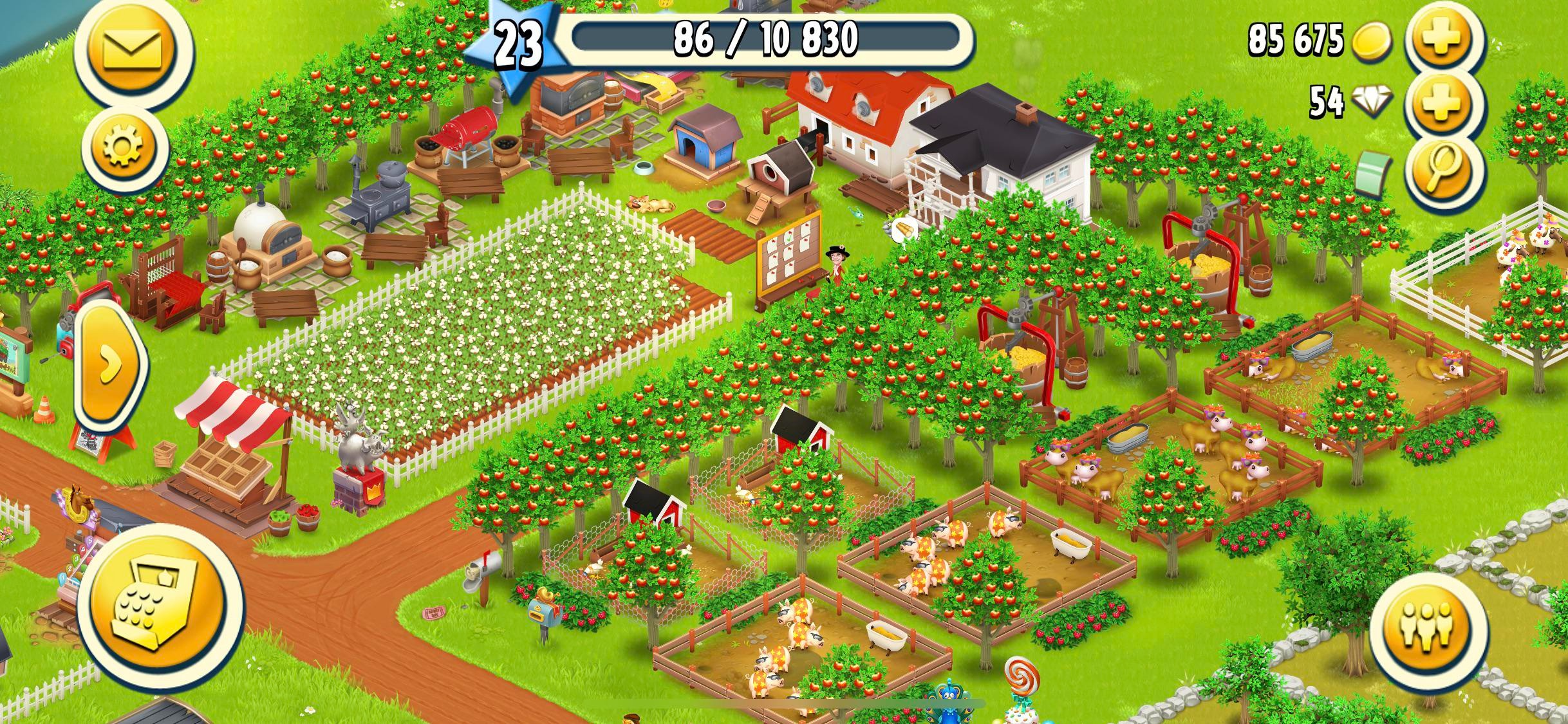Screen dimensions: 1568x724
Task: Tap the diamond currency icon
Action: click(1374, 103)
